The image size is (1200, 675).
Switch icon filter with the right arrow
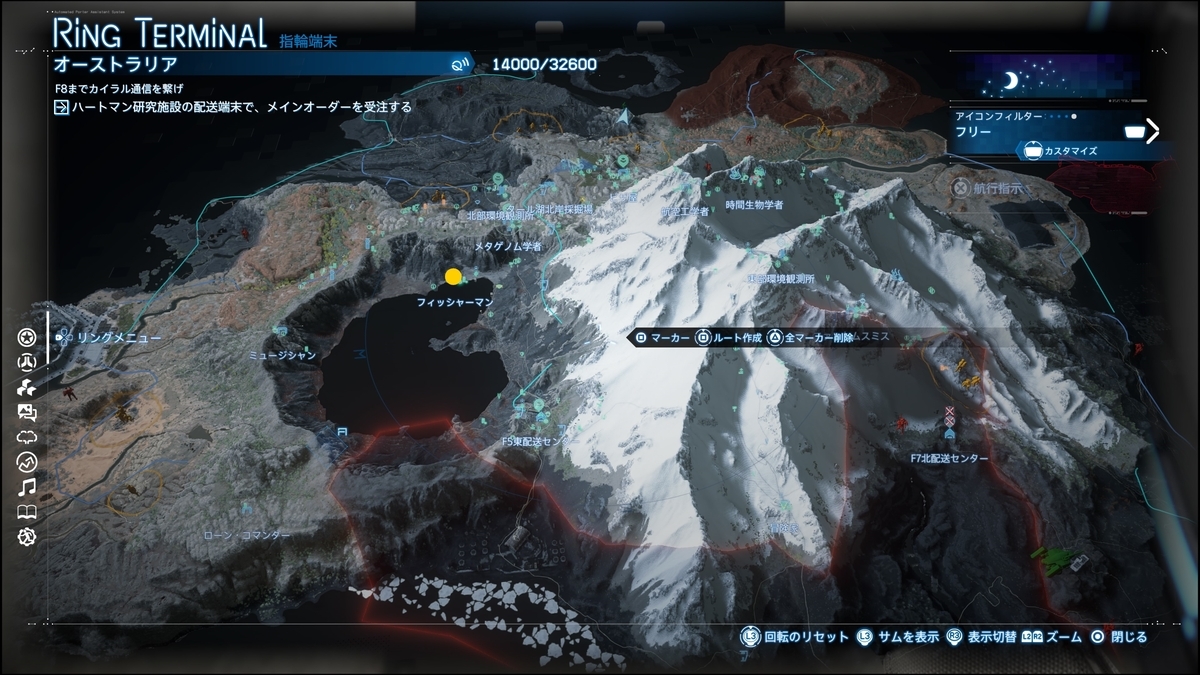(x=1152, y=131)
